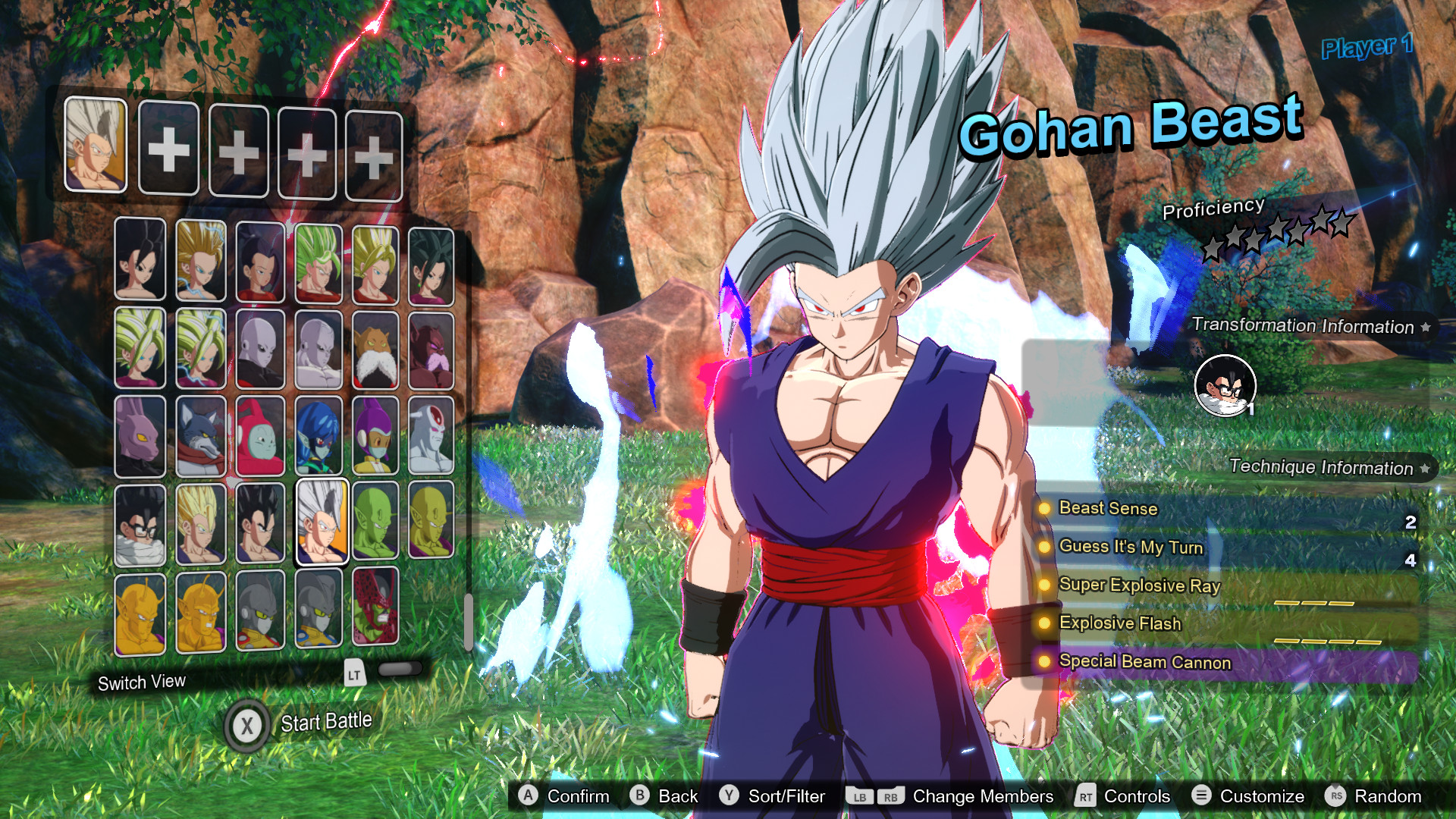Image resolution: width=1456 pixels, height=819 pixels.
Task: Open the glasses Gohan transformation icon
Action: 1225,385
